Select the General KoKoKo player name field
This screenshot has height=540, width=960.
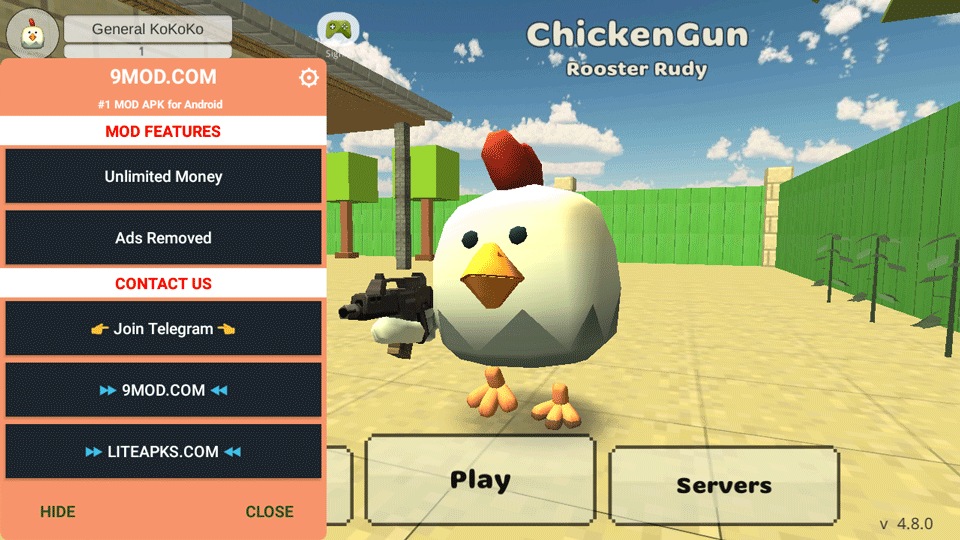tap(148, 29)
